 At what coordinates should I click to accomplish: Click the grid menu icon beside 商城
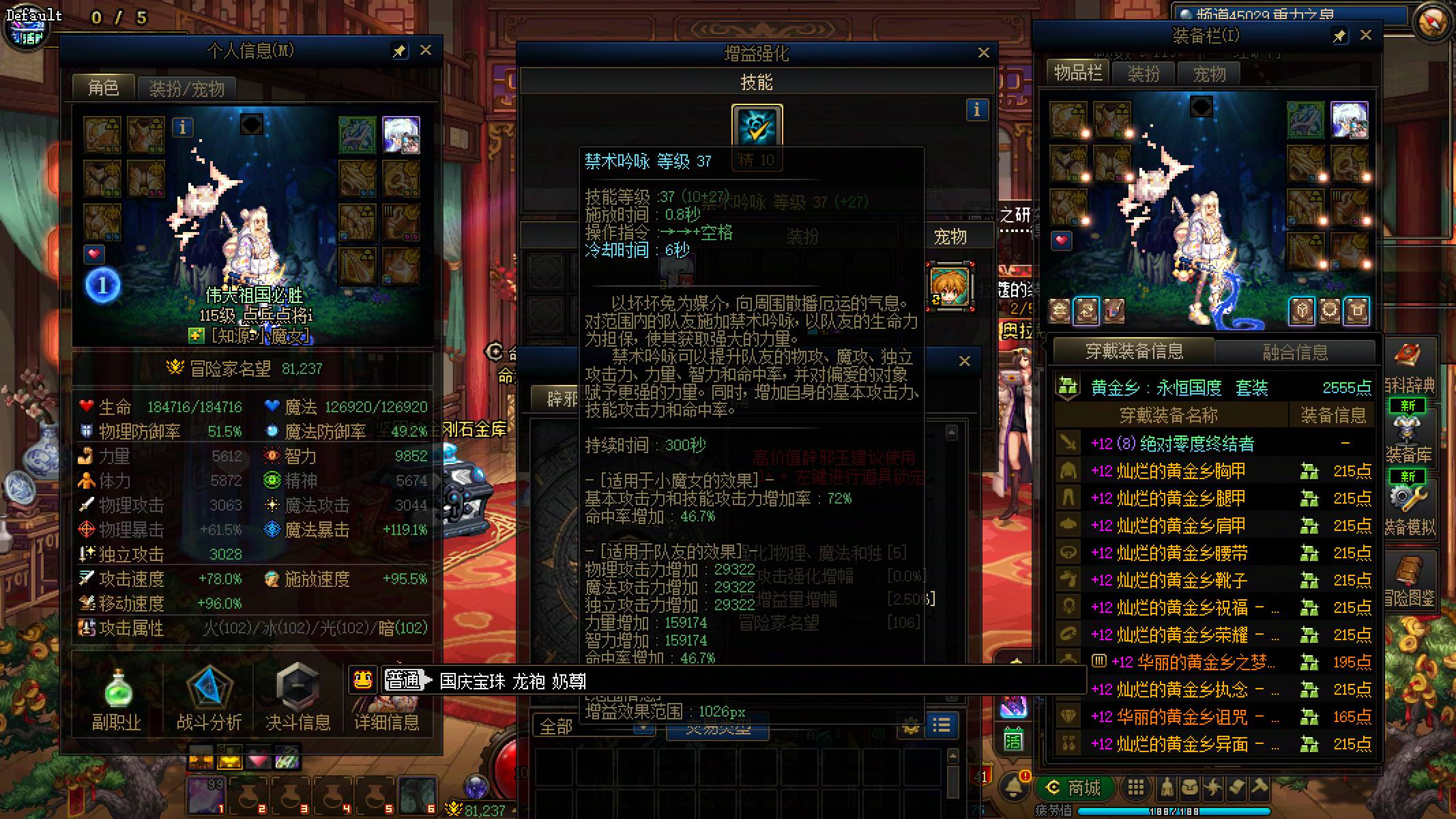click(x=1135, y=788)
